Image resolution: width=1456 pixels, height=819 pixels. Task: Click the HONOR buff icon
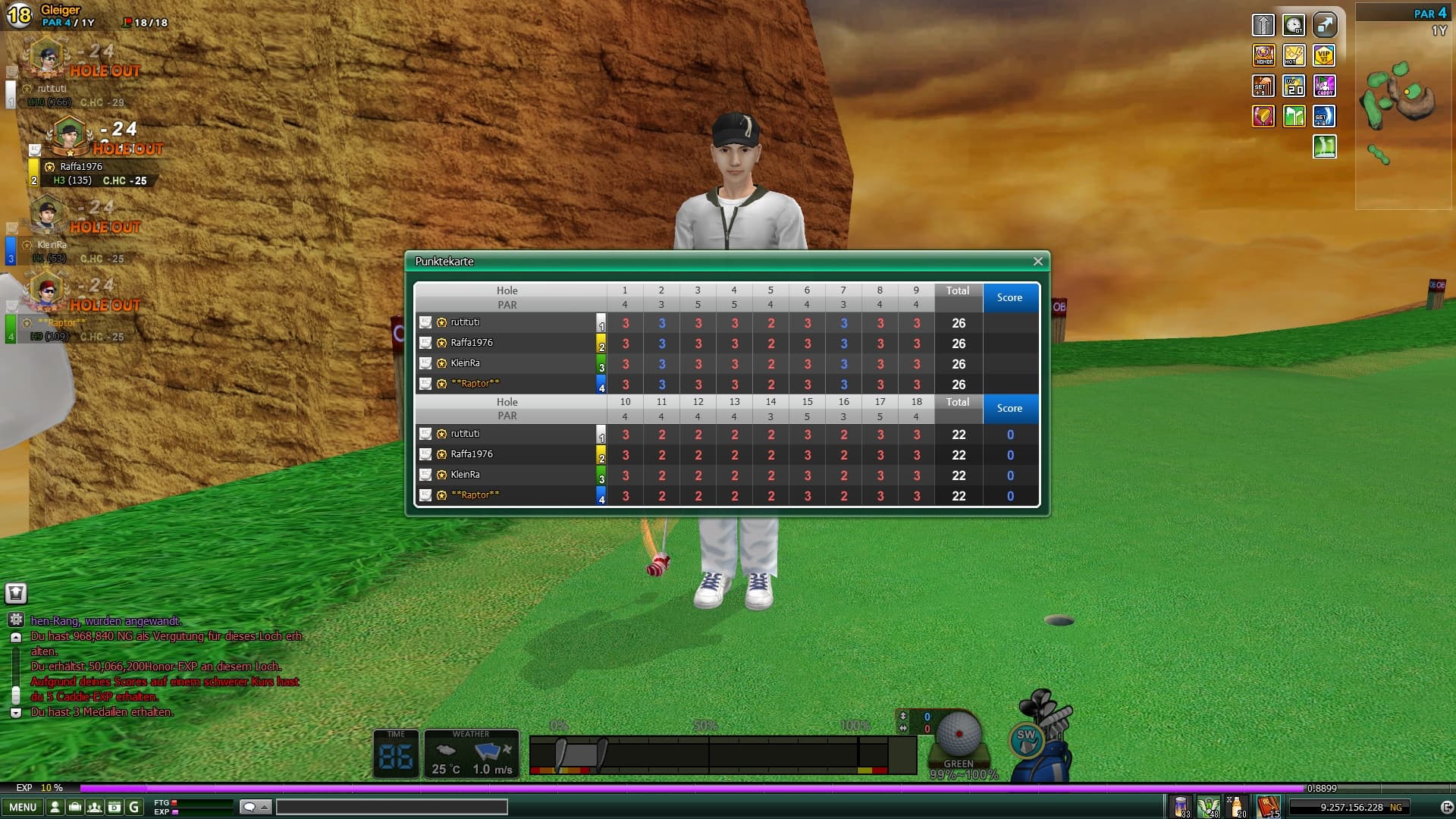pyautogui.click(x=1263, y=55)
